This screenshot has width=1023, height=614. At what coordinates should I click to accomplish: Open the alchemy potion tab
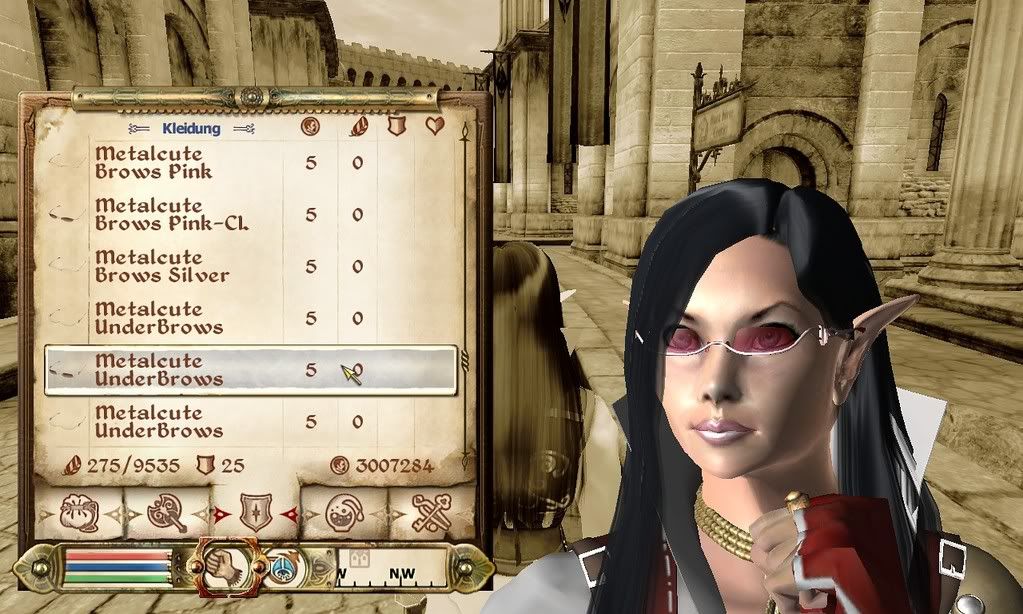click(344, 512)
